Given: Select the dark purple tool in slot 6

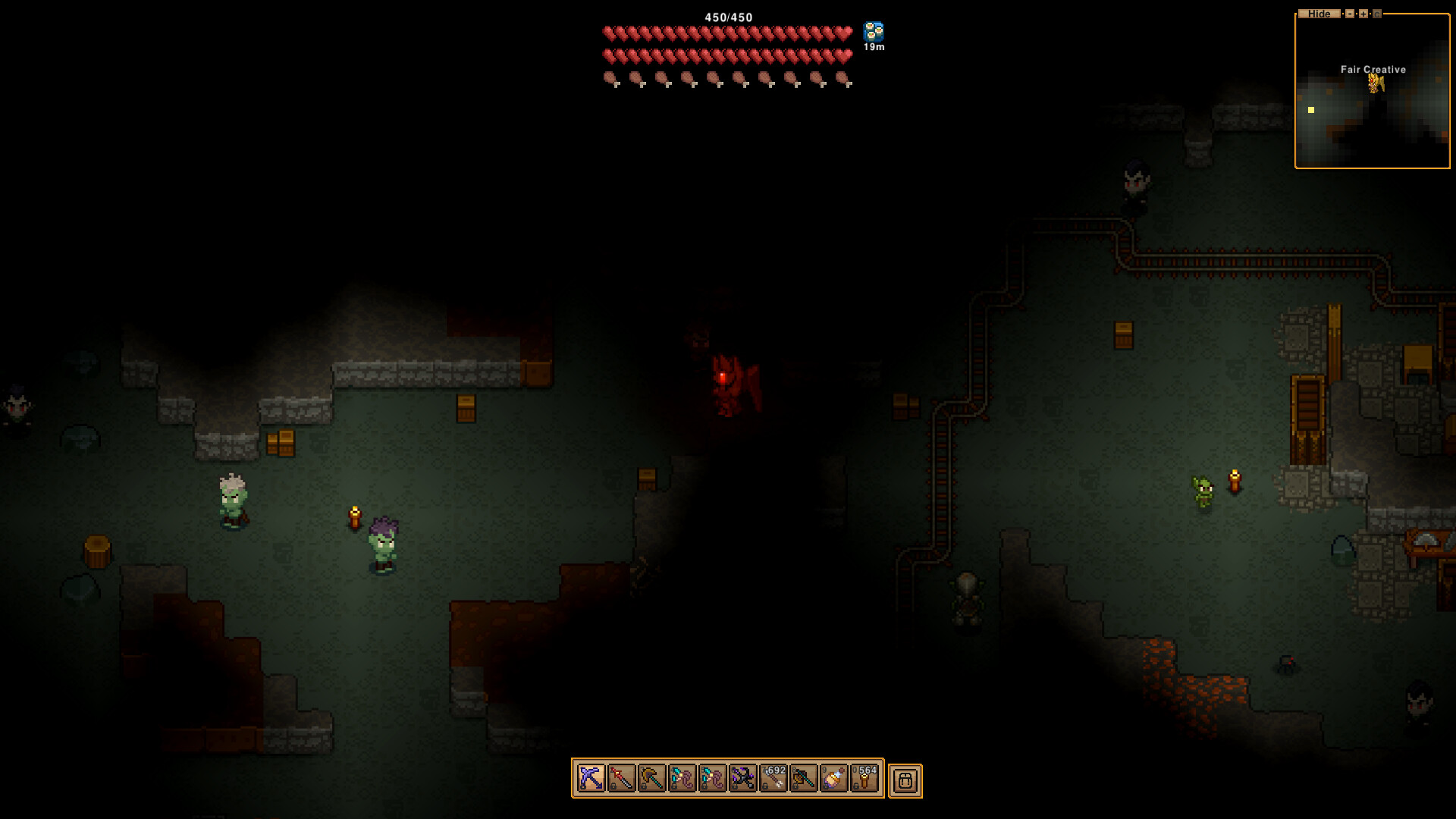Looking at the screenshot, I should (x=742, y=779).
